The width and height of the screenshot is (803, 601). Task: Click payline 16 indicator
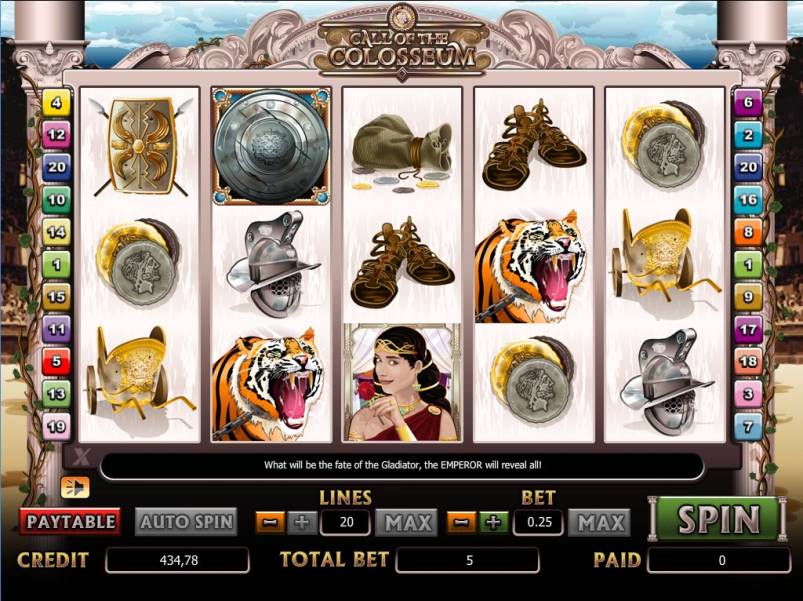pyautogui.click(x=748, y=199)
